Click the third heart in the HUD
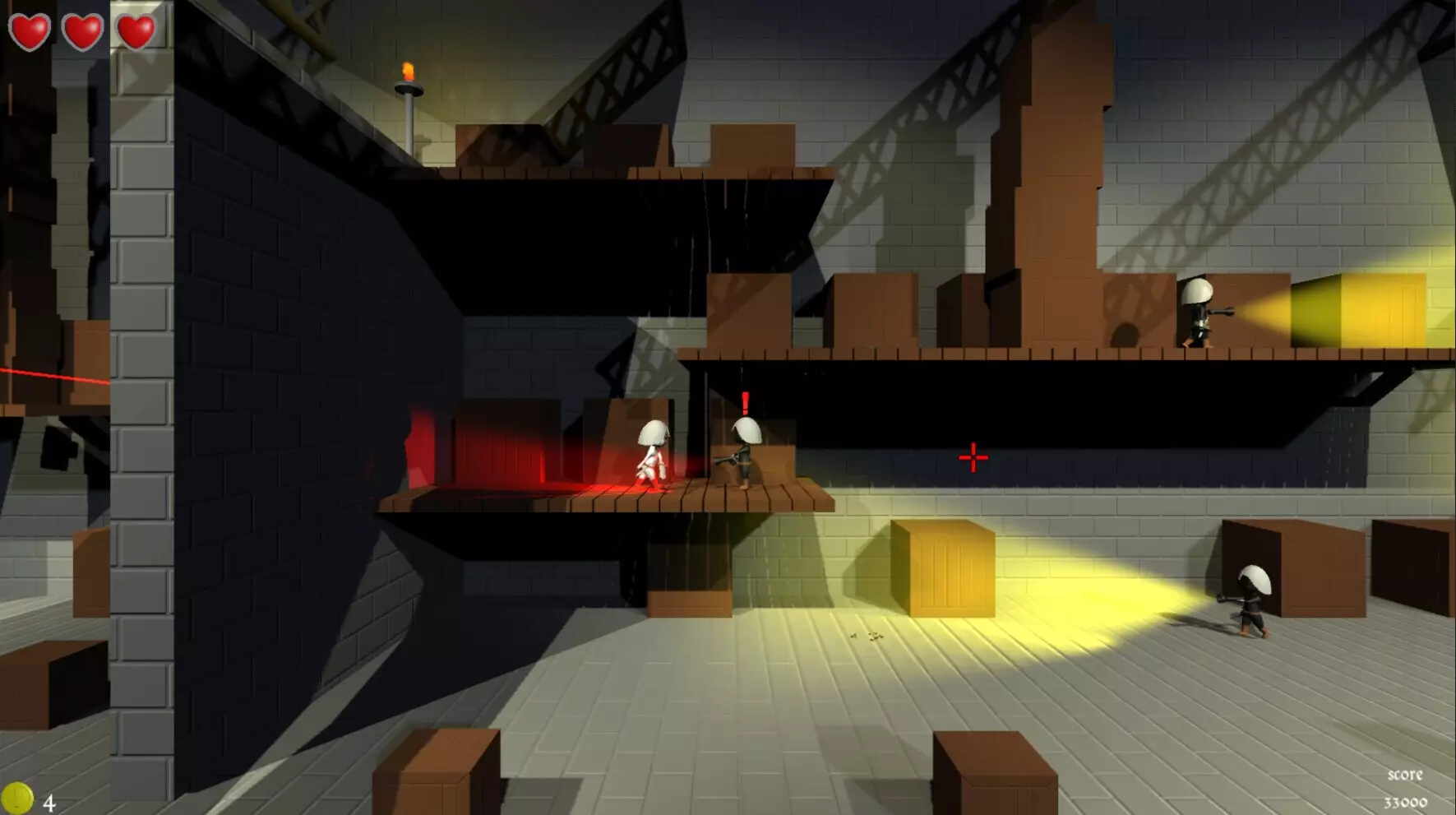 point(136,31)
